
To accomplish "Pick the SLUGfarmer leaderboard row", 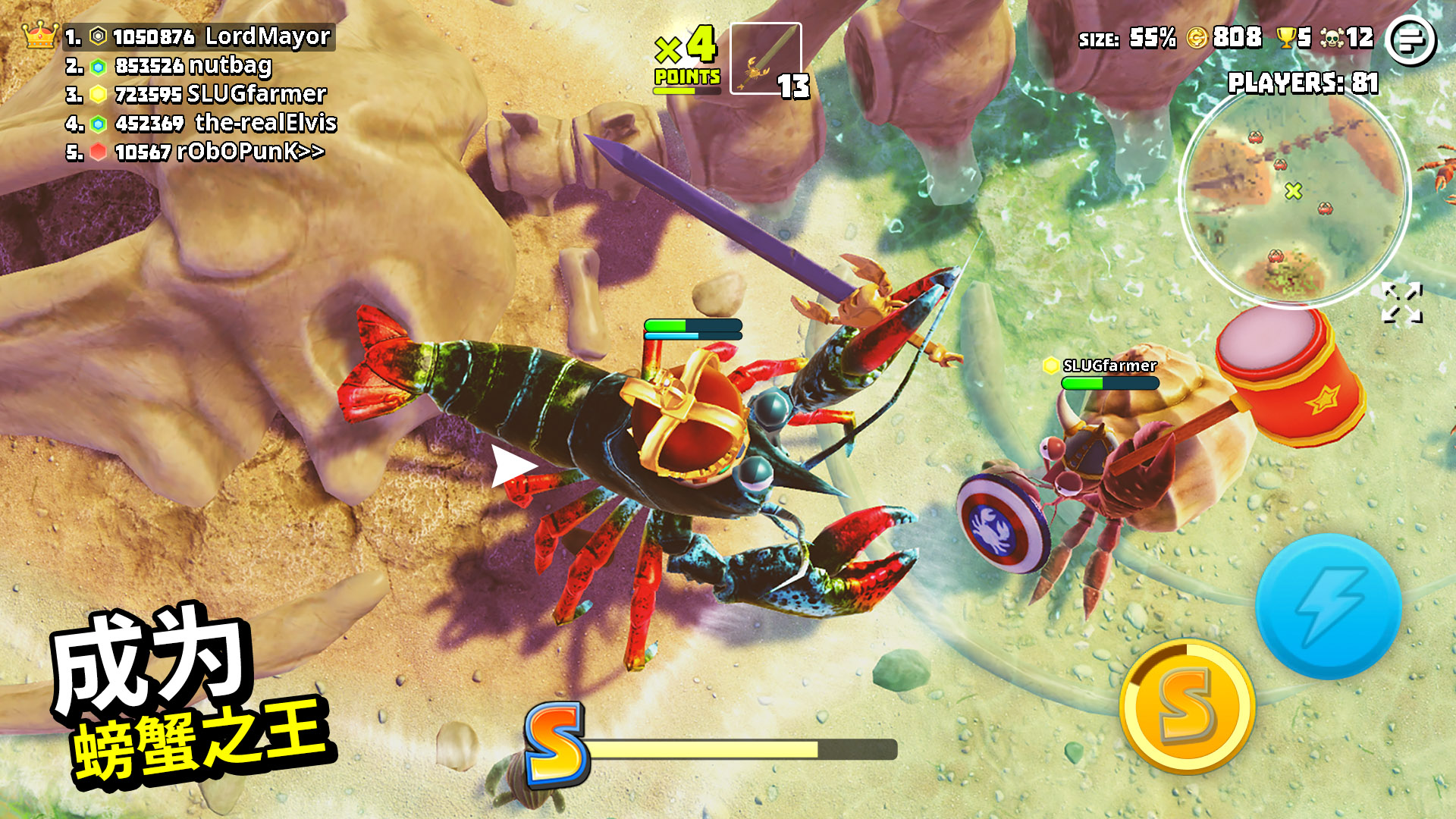I will [197, 94].
